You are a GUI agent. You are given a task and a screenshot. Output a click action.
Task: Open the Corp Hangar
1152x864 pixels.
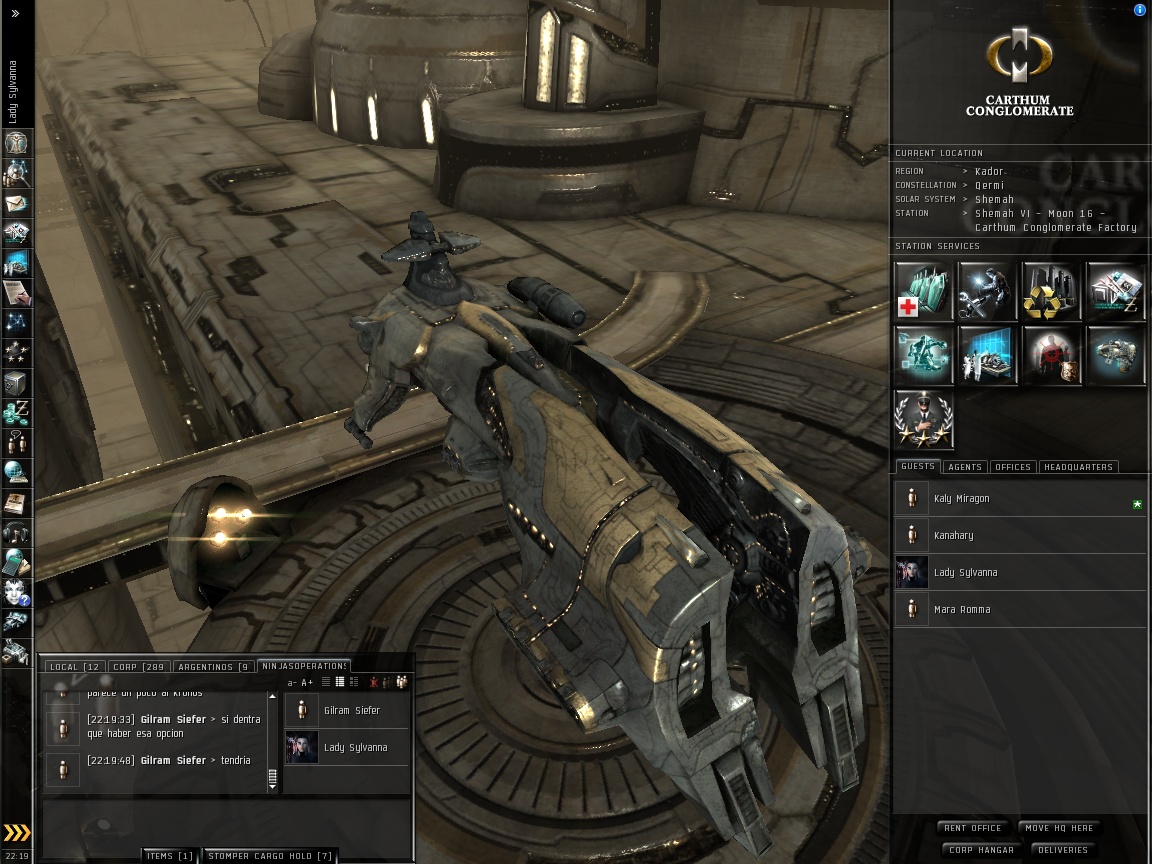[981, 850]
